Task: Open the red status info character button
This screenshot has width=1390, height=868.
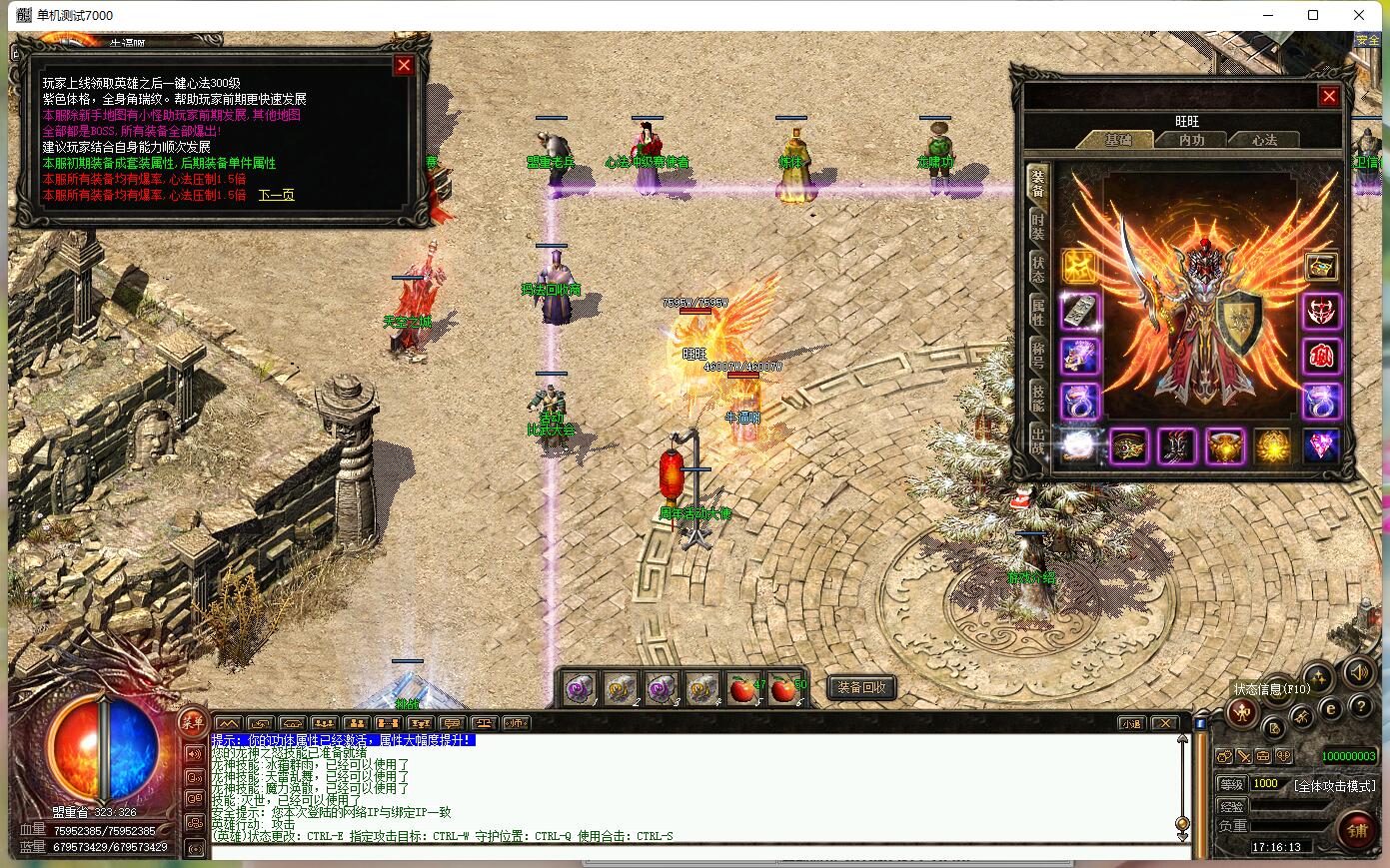Action: click(x=1242, y=712)
